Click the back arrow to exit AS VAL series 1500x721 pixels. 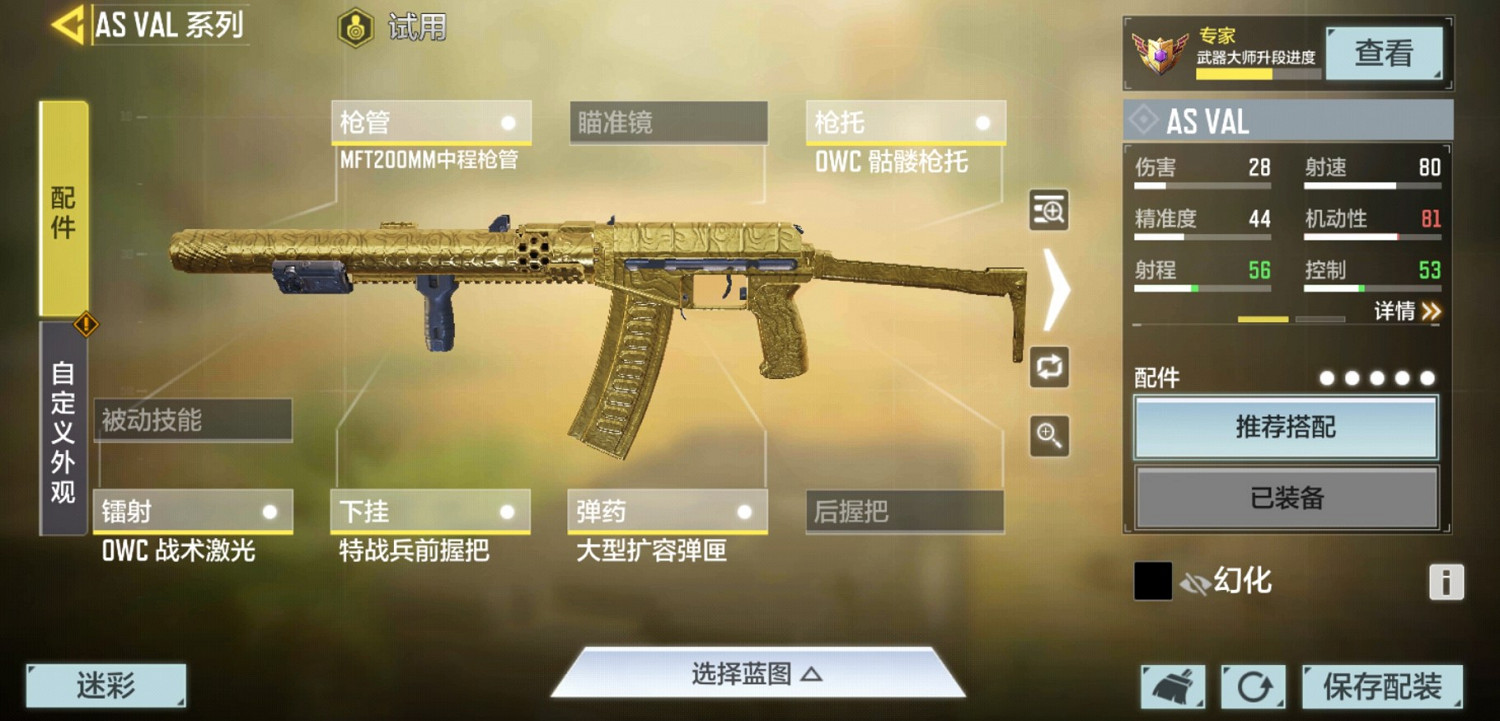click(70, 27)
